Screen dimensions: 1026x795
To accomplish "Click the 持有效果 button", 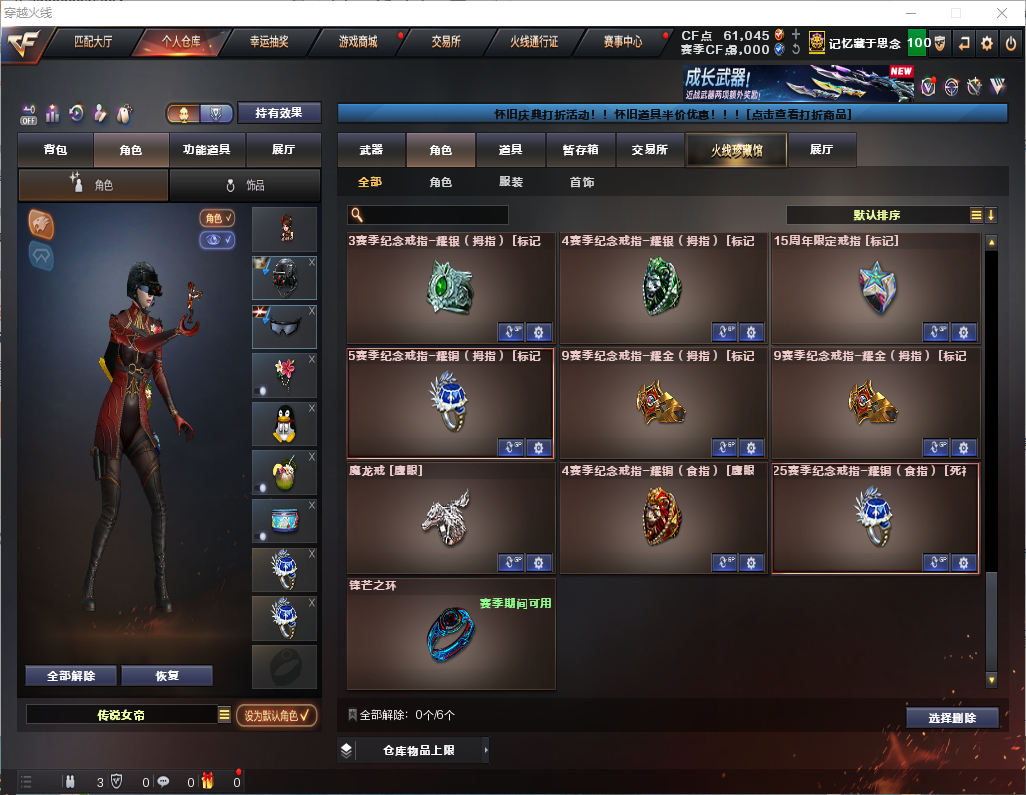I will (x=279, y=113).
